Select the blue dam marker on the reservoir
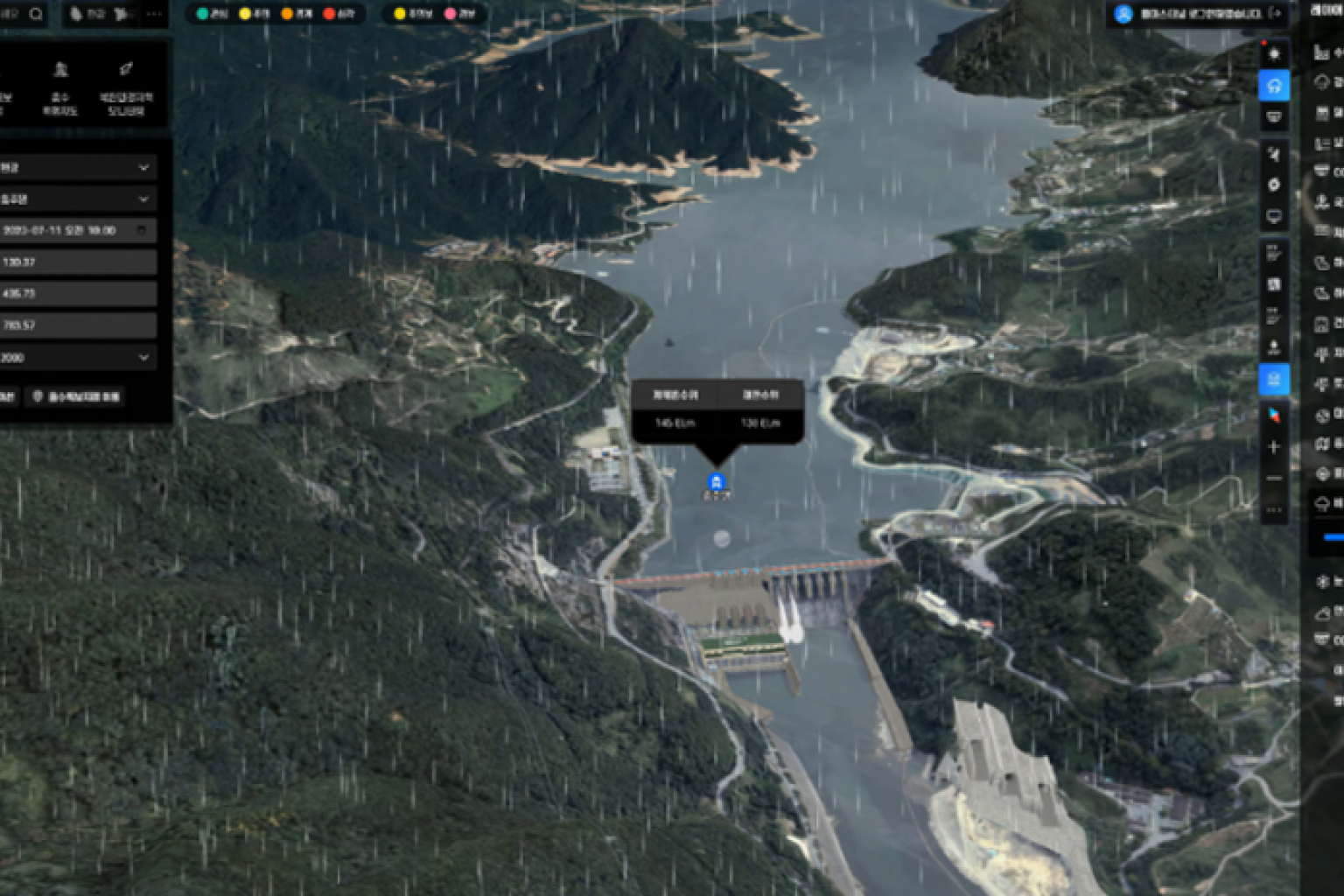This screenshot has width=1344, height=896. pos(716,481)
